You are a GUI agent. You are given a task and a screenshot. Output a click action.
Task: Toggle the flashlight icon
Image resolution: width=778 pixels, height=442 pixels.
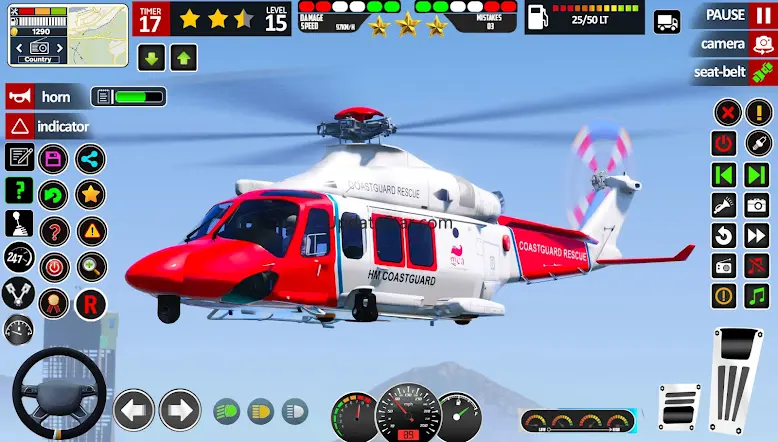(x=724, y=205)
